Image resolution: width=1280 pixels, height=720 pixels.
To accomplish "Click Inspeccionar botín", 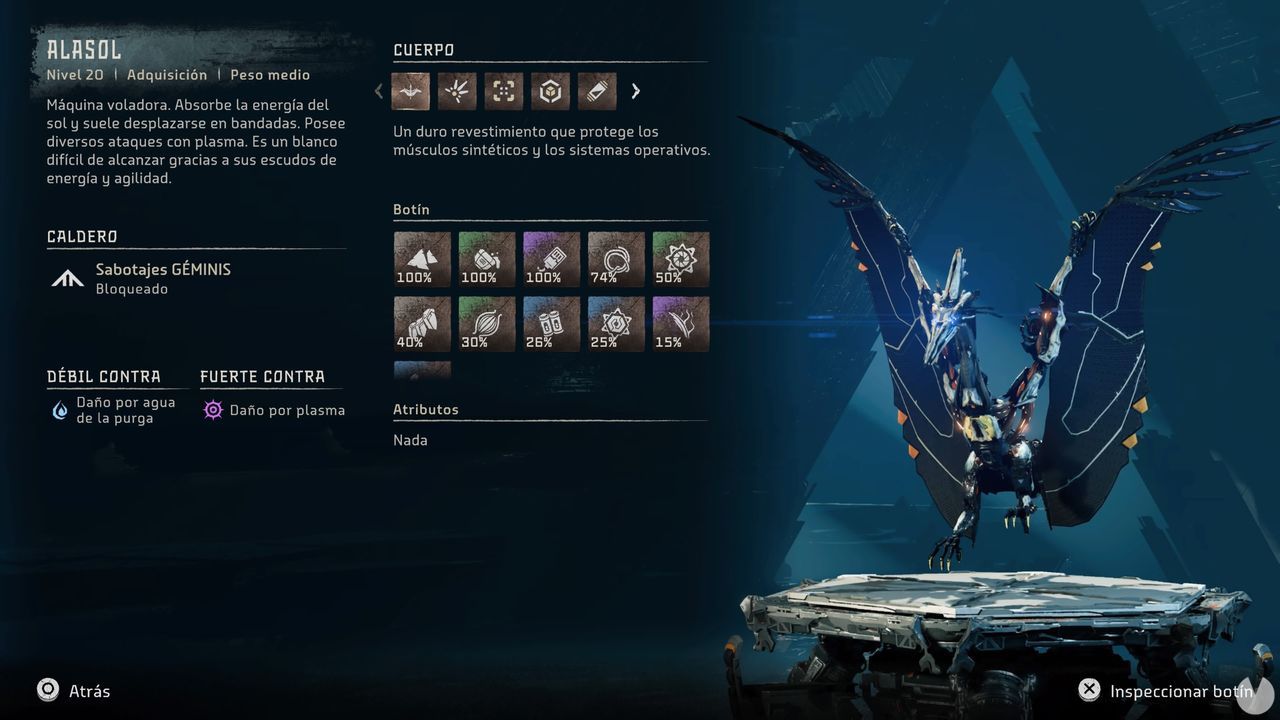I will point(1166,691).
